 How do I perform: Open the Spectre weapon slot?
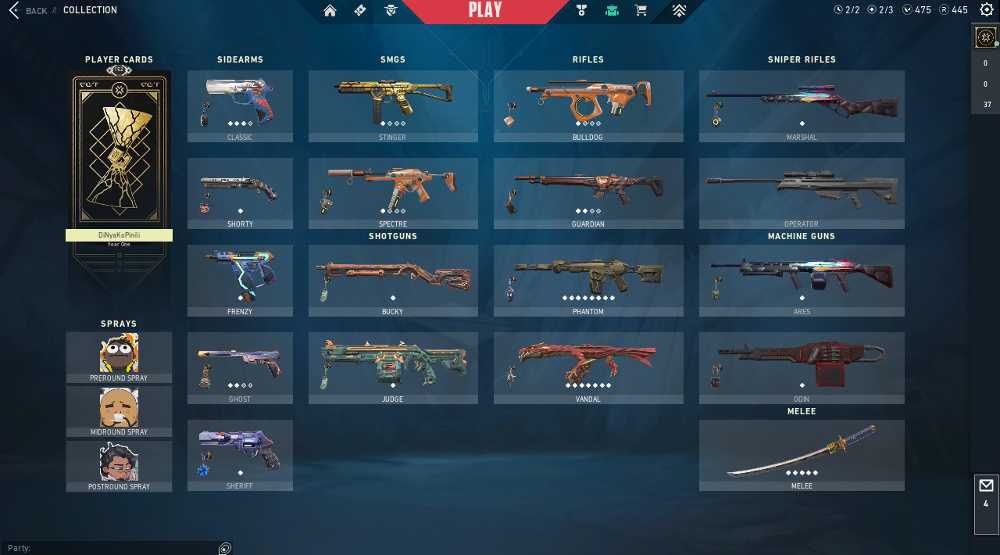pos(392,193)
